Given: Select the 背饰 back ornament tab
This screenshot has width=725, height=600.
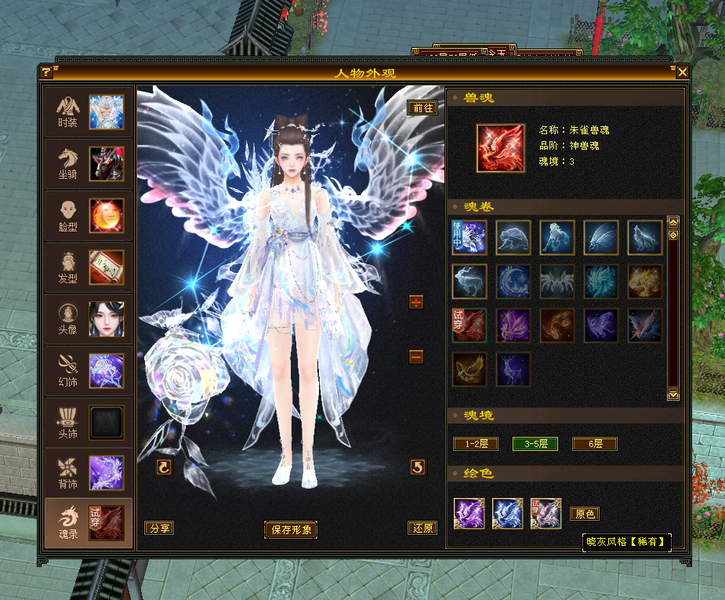Looking at the screenshot, I should point(88,473).
